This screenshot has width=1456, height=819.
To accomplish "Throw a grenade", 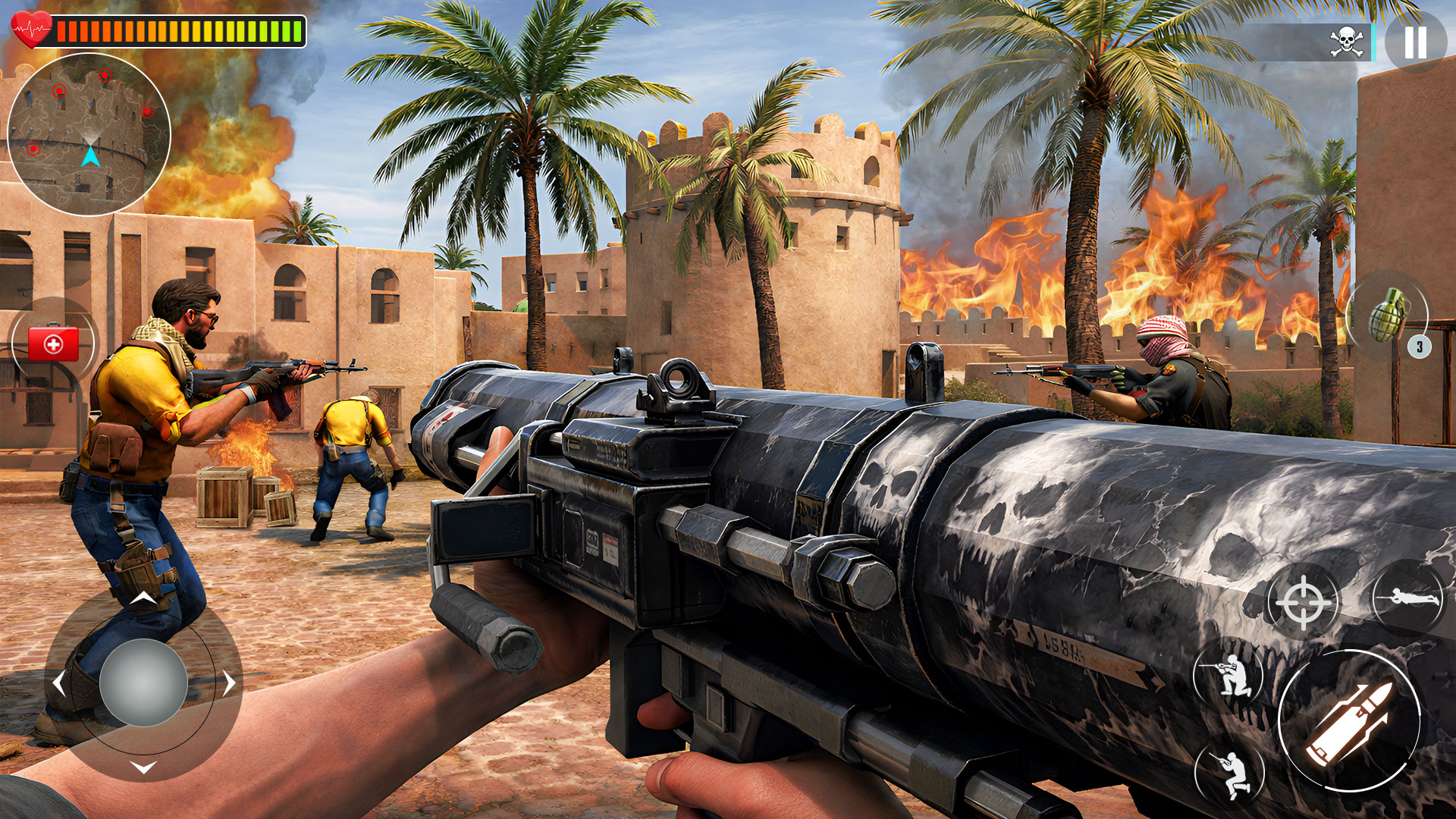I will click(x=1387, y=314).
